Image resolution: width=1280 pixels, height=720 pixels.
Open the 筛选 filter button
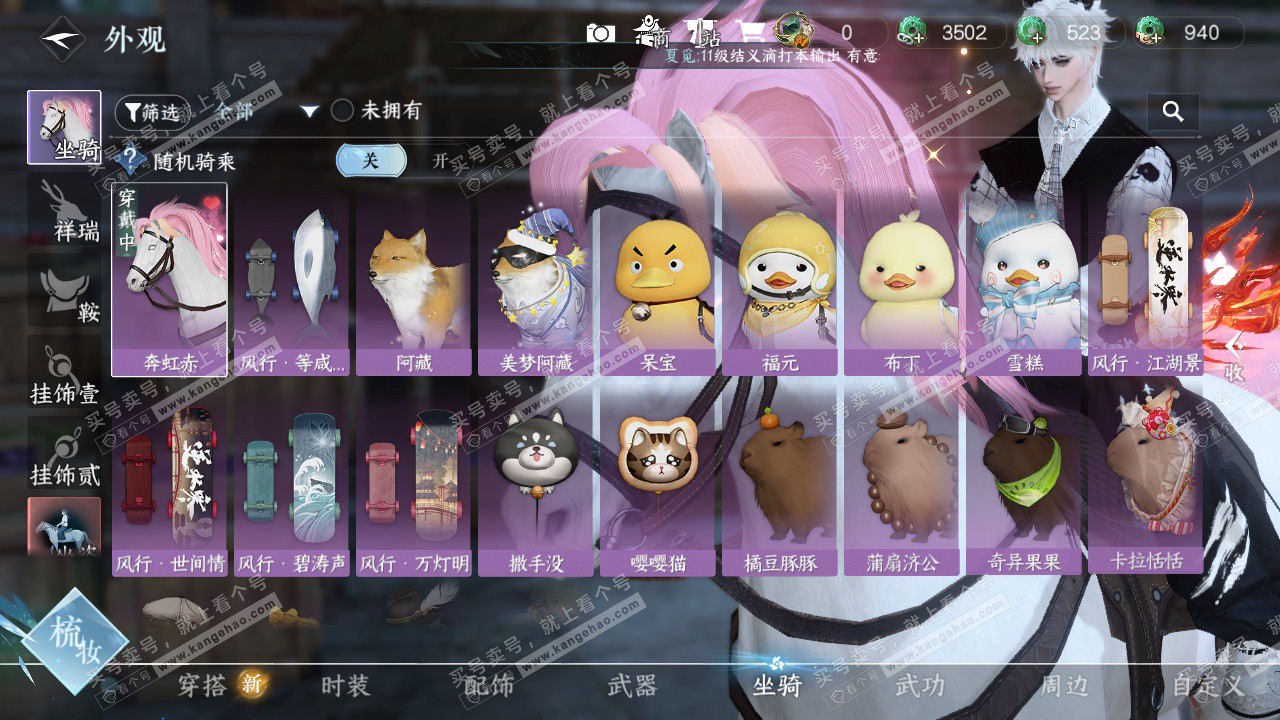(151, 112)
